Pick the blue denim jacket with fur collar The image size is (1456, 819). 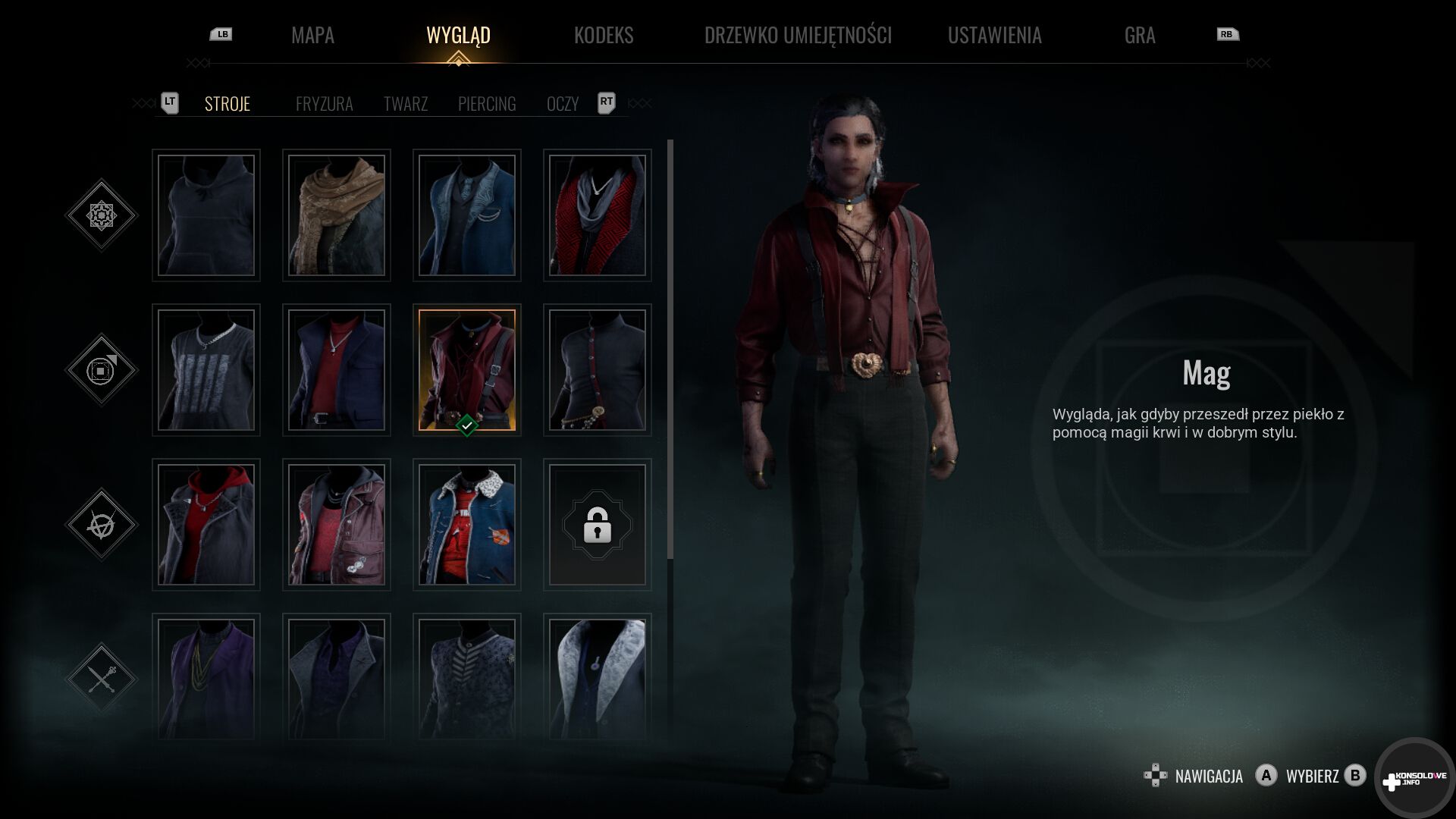(x=467, y=525)
